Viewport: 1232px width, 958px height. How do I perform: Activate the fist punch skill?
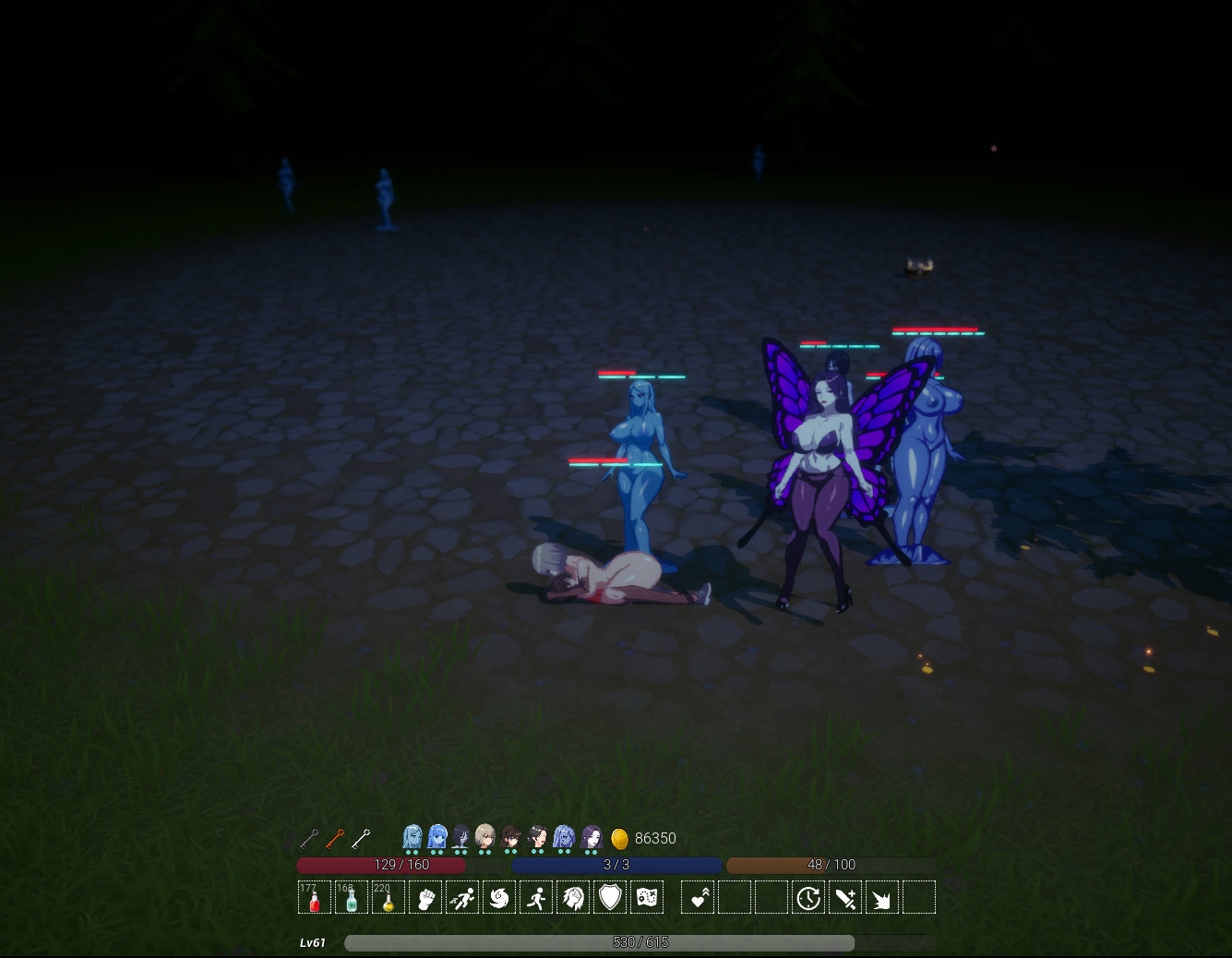[425, 898]
